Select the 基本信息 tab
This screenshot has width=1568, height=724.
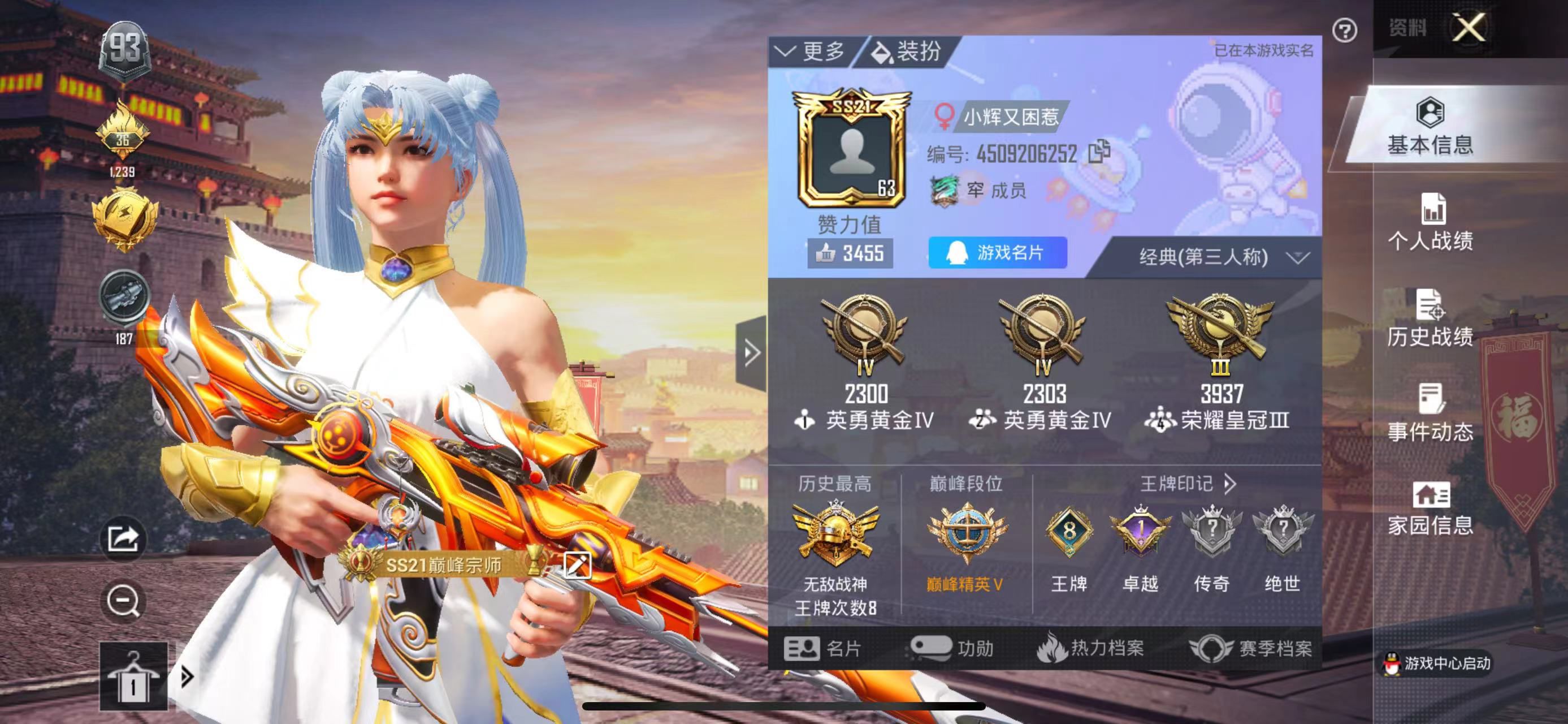coord(1430,127)
